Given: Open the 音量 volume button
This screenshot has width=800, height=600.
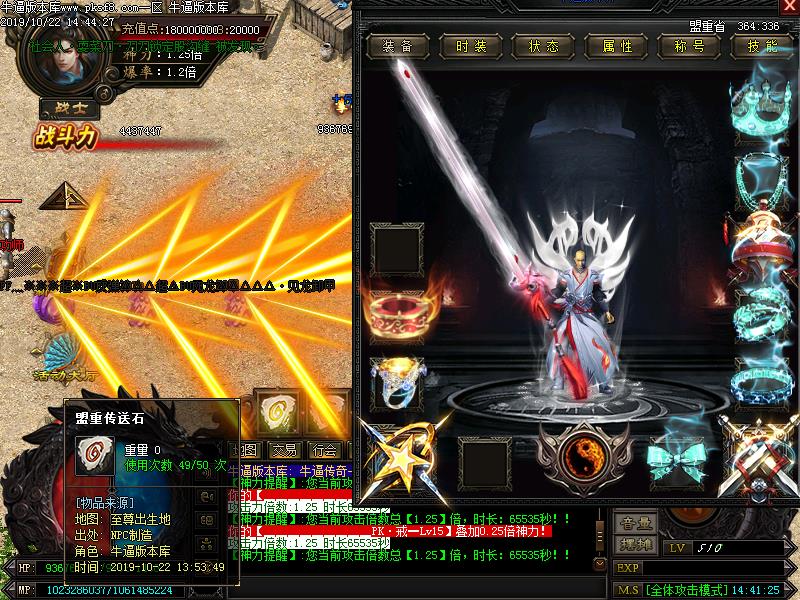Looking at the screenshot, I should 636,523.
